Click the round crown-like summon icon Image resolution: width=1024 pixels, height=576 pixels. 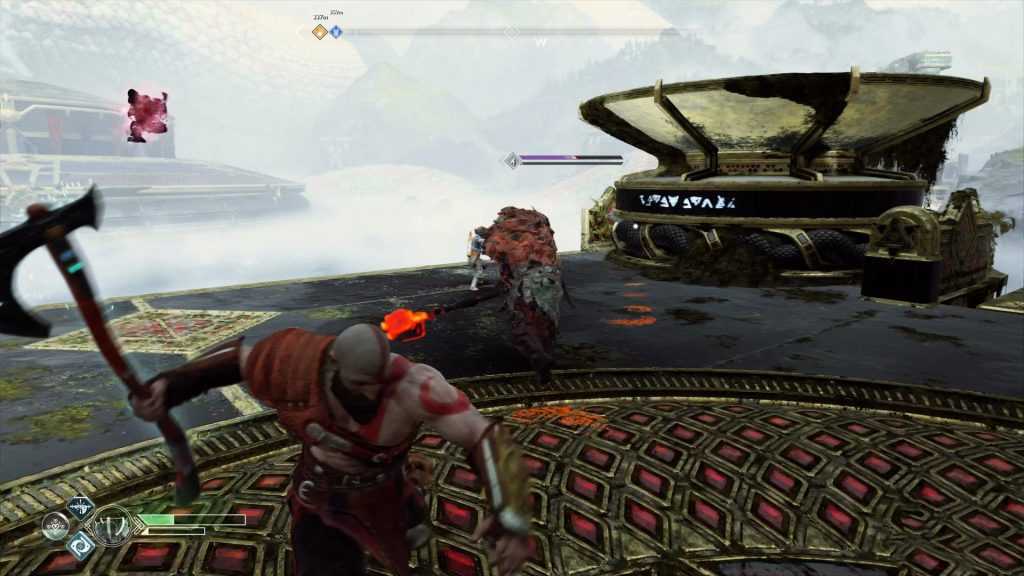[54, 526]
